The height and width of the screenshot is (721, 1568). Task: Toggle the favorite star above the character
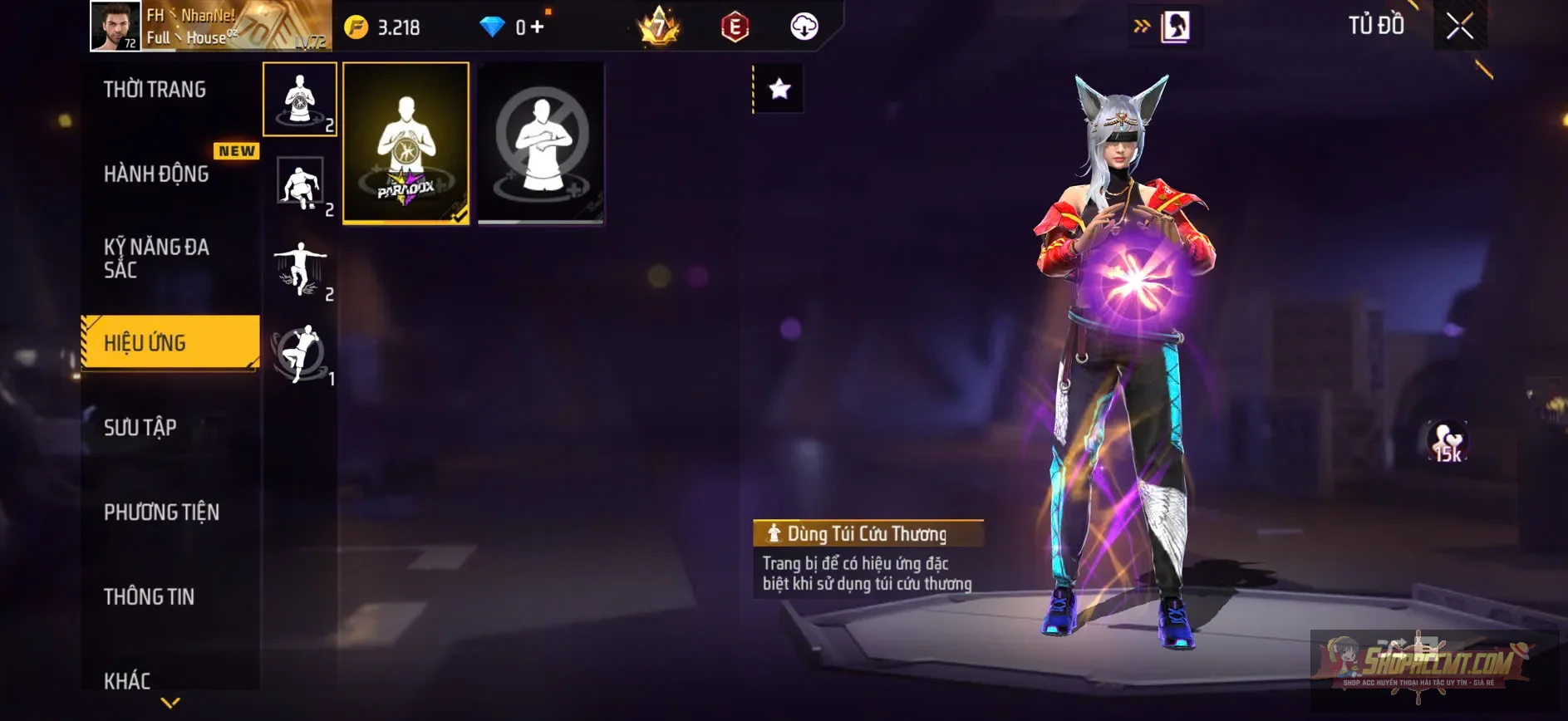[778, 90]
